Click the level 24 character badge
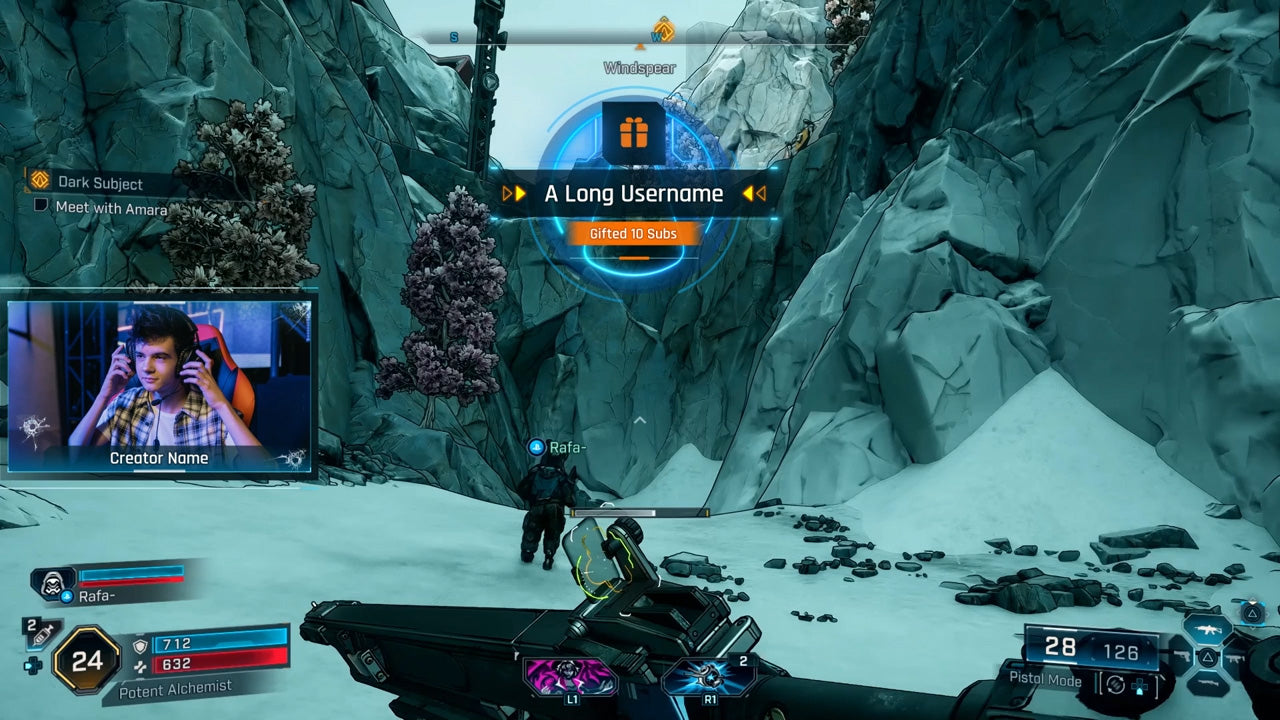Viewport: 1280px width, 720px height. 87,660
